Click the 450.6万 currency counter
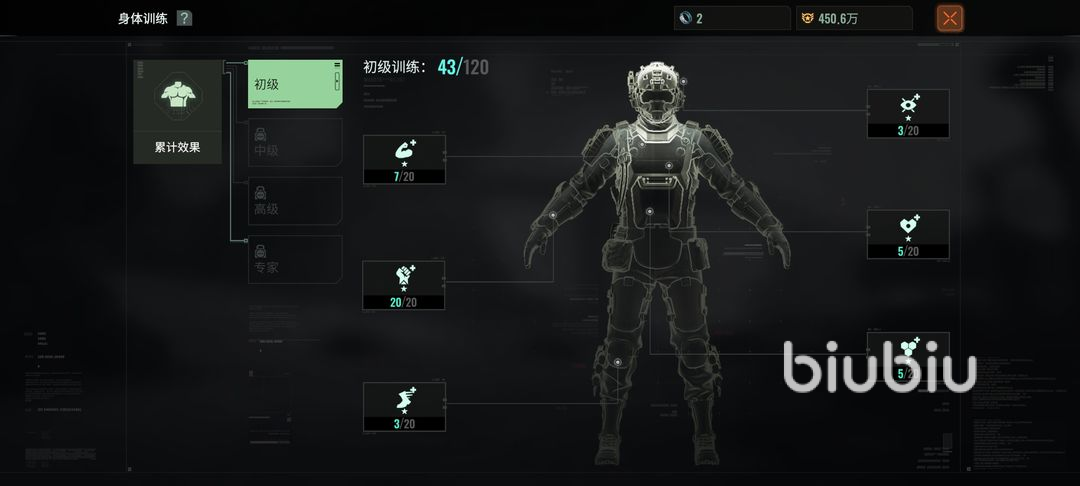The height and width of the screenshot is (486, 1080). [x=854, y=18]
